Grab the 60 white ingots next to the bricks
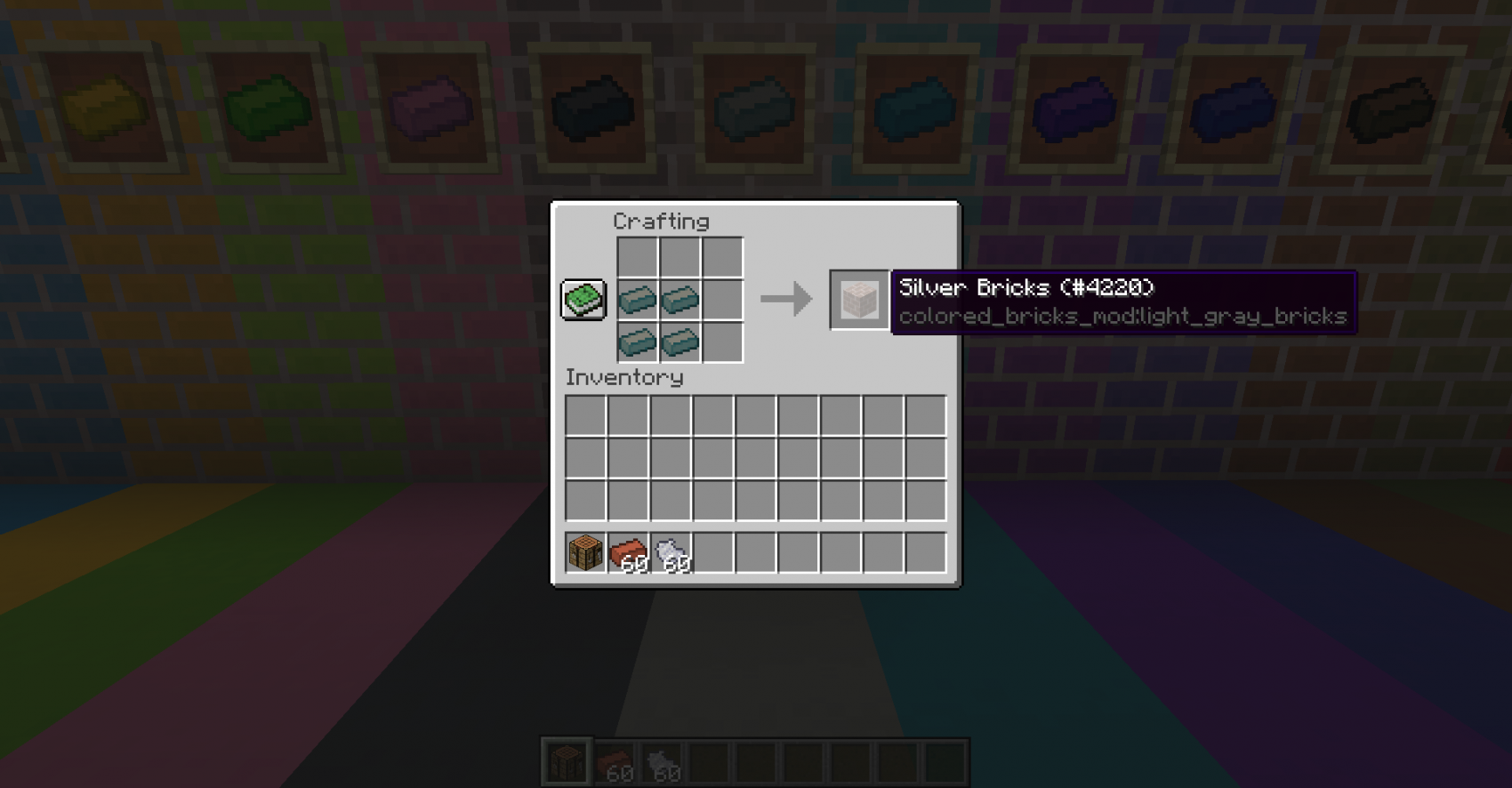 (673, 552)
